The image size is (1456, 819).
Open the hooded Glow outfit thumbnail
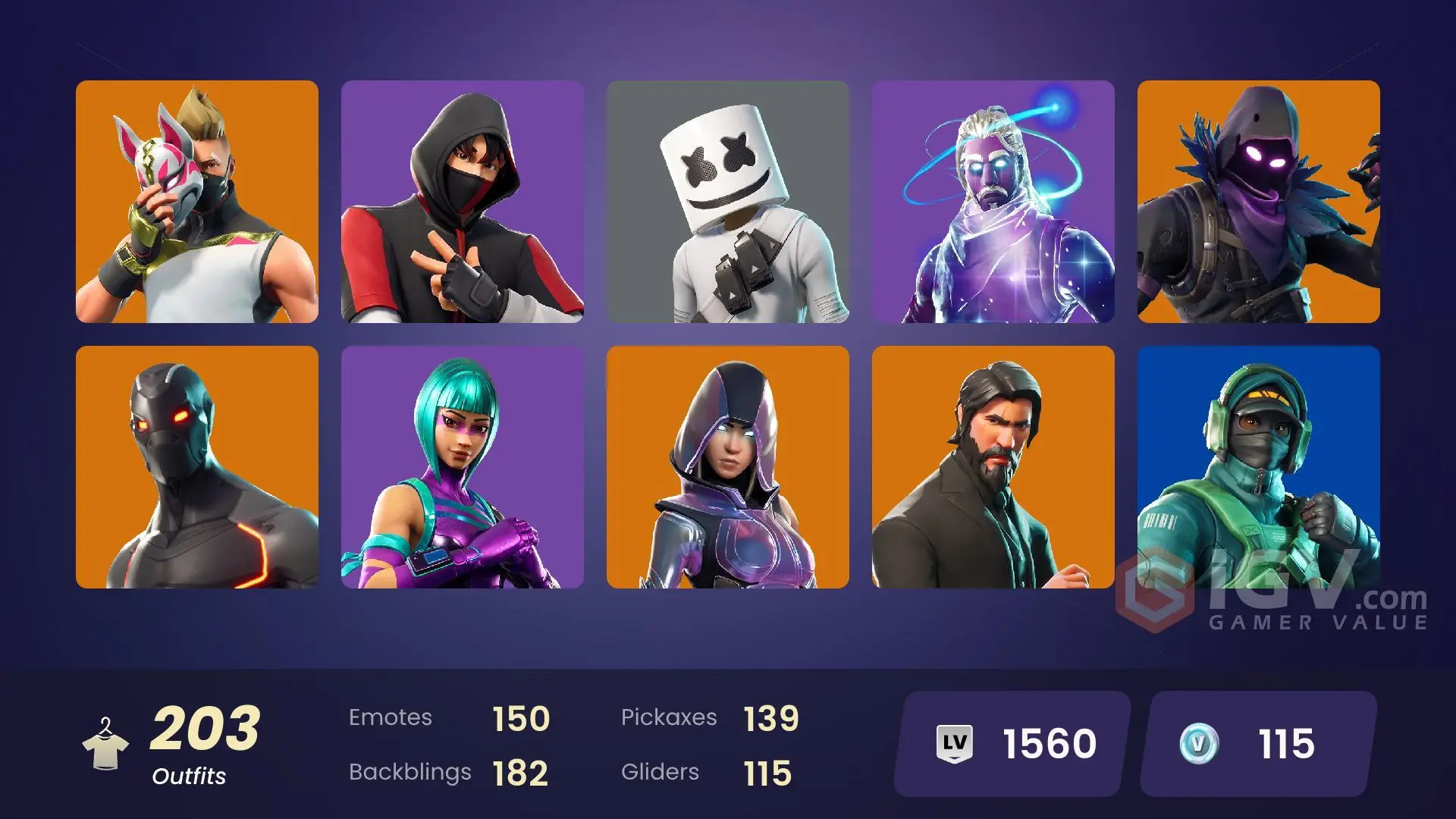coord(728,466)
